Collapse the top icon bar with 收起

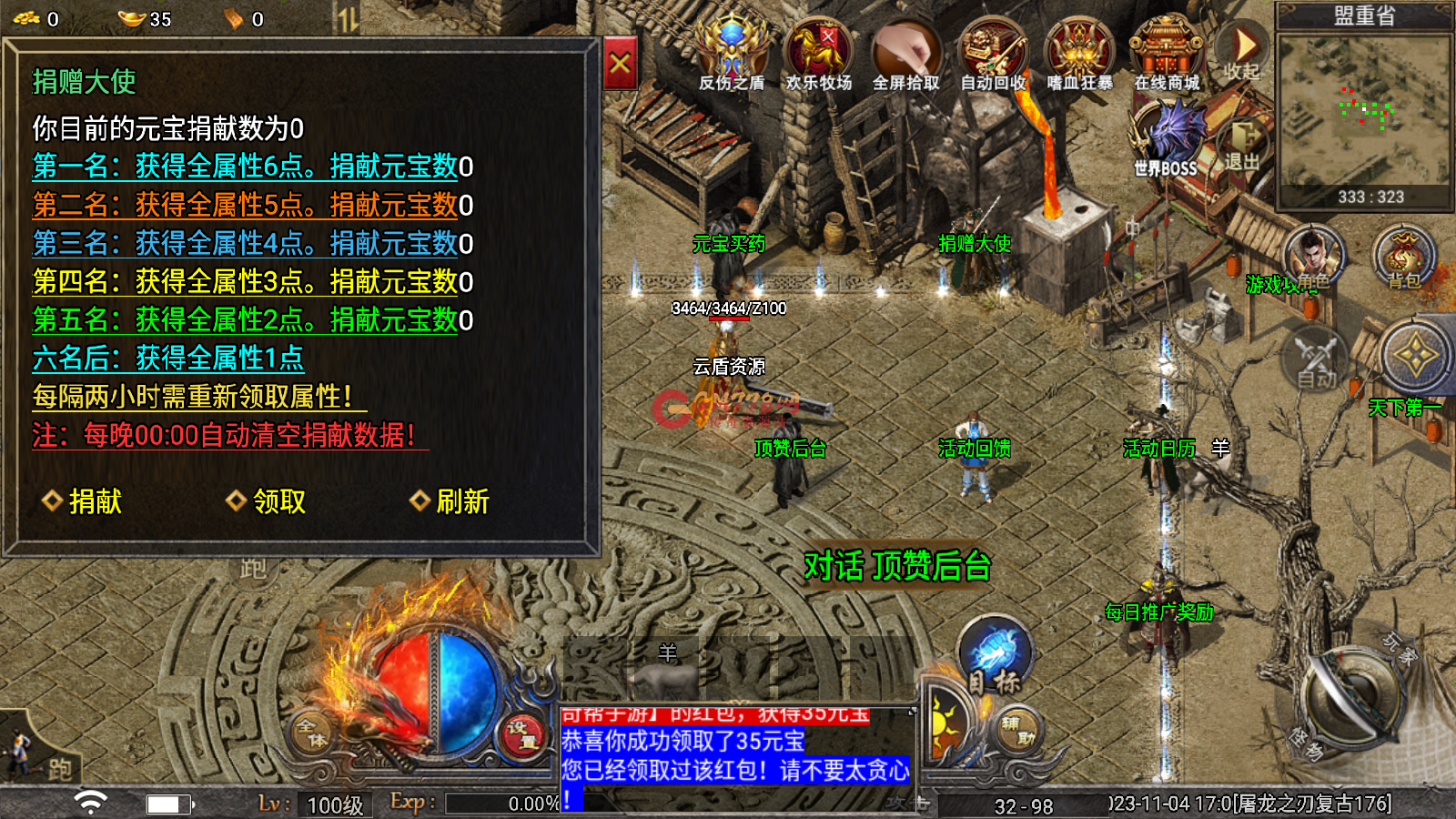point(1243,52)
